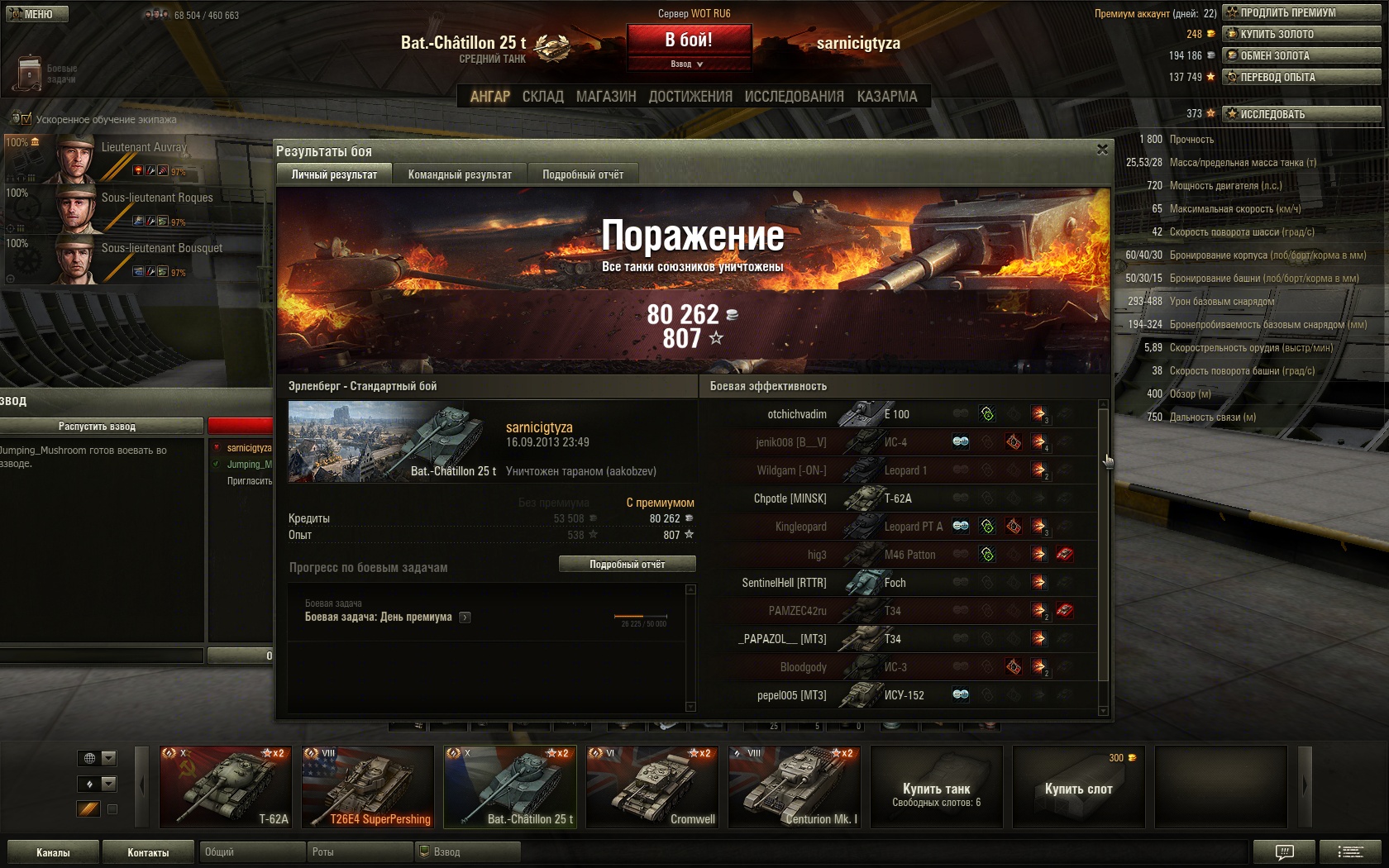Select the T-62A tank in carousel
Viewport: 1389px width, 868px height.
(x=226, y=786)
